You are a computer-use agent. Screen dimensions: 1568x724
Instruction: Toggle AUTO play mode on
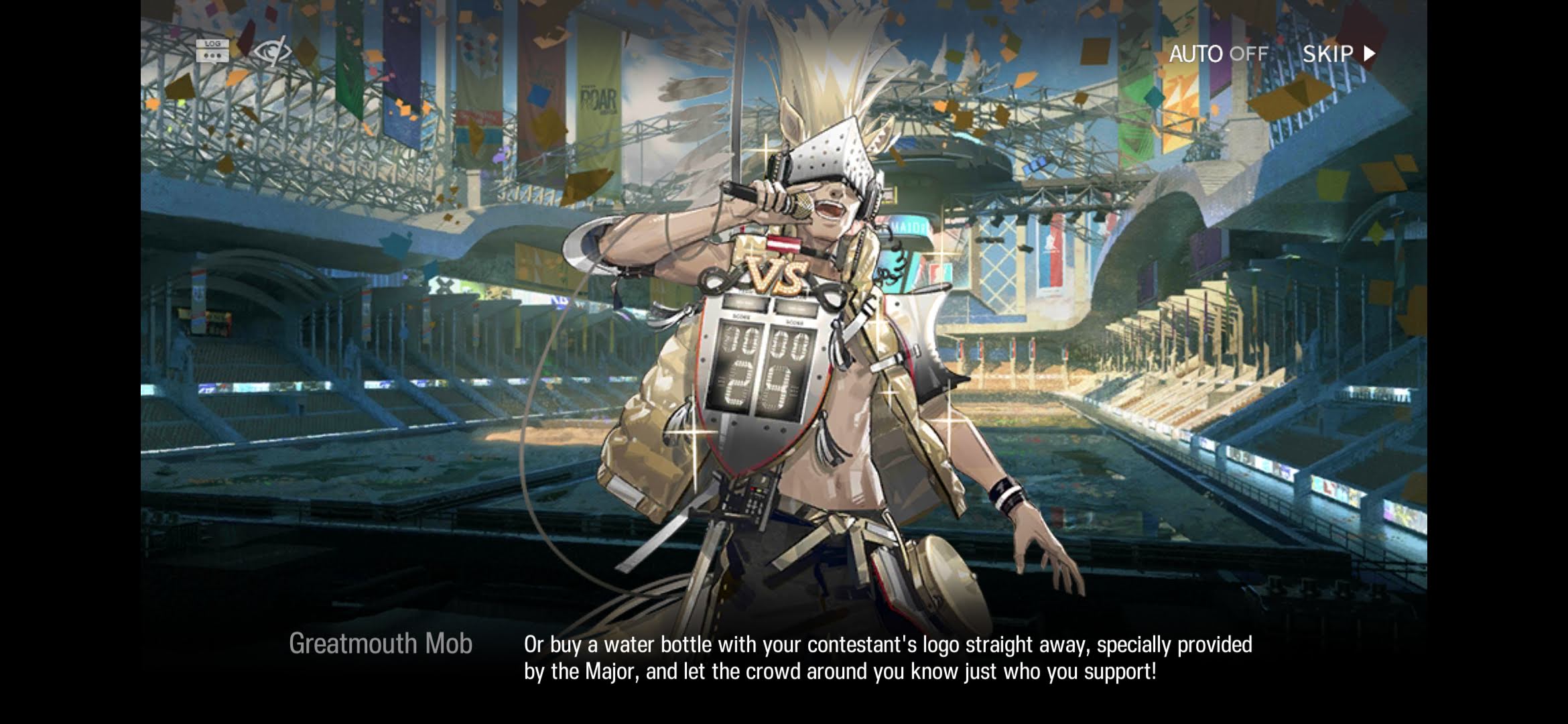[x=1218, y=54]
